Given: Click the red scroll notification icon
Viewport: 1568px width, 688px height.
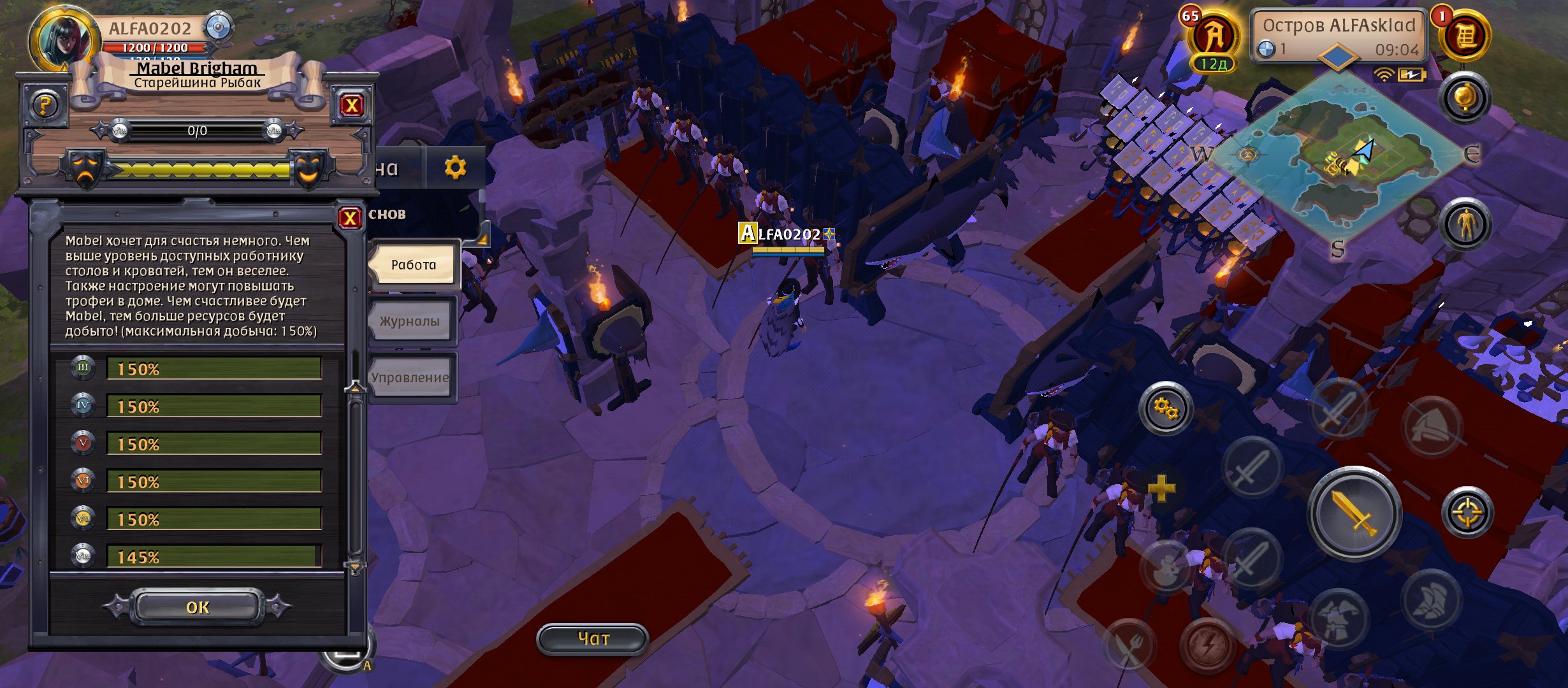Looking at the screenshot, I should [x=1464, y=36].
